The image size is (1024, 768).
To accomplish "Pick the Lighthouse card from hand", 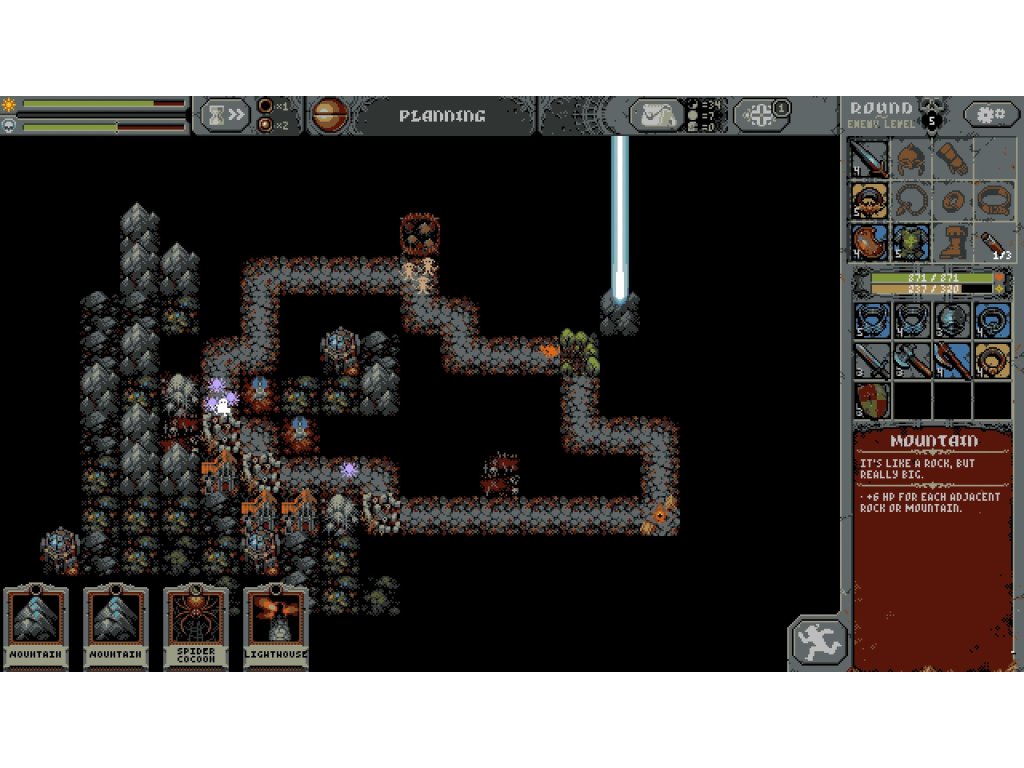I will (275, 627).
